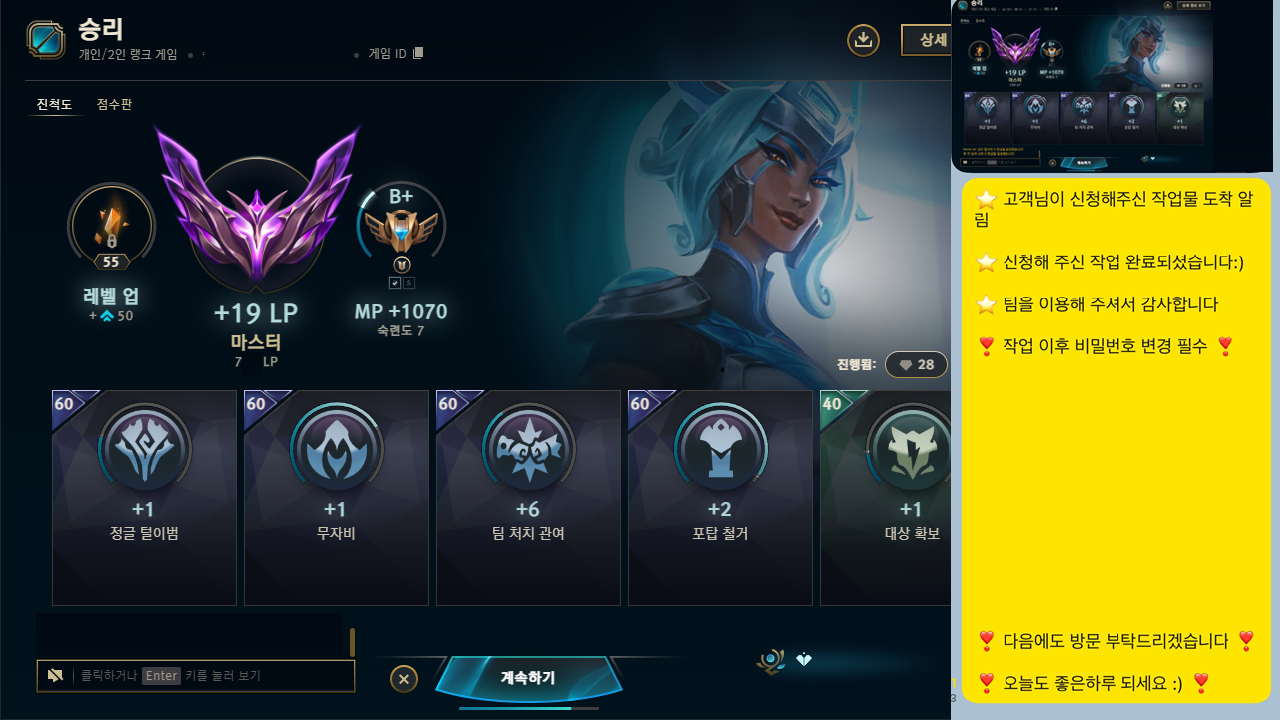Click the 무자비 challenge icon
Image resolution: width=1280 pixels, height=721 pixels.
[x=336, y=450]
